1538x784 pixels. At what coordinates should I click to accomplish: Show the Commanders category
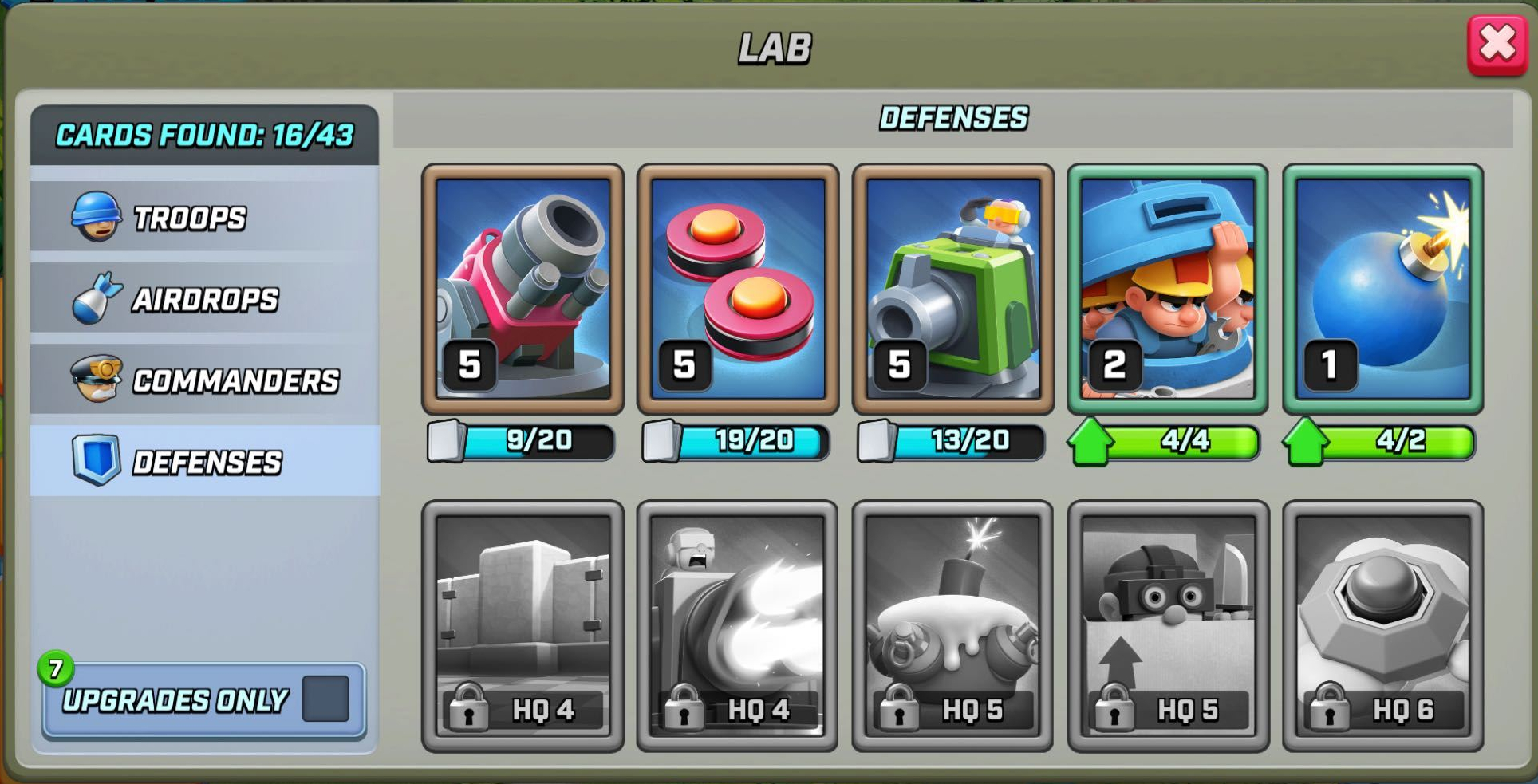click(x=204, y=380)
